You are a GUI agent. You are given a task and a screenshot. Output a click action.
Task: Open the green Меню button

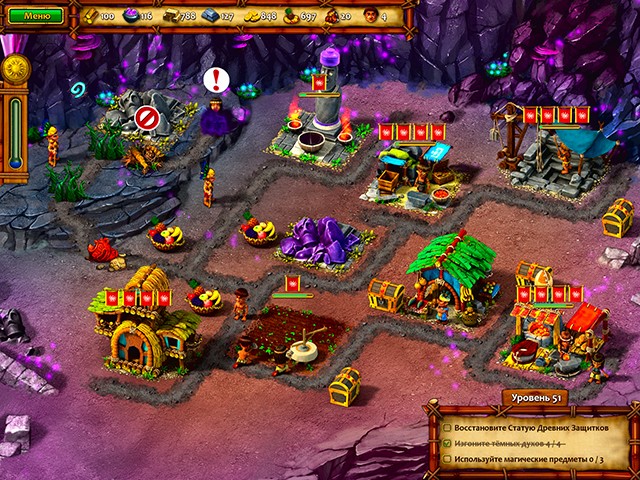tap(37, 16)
